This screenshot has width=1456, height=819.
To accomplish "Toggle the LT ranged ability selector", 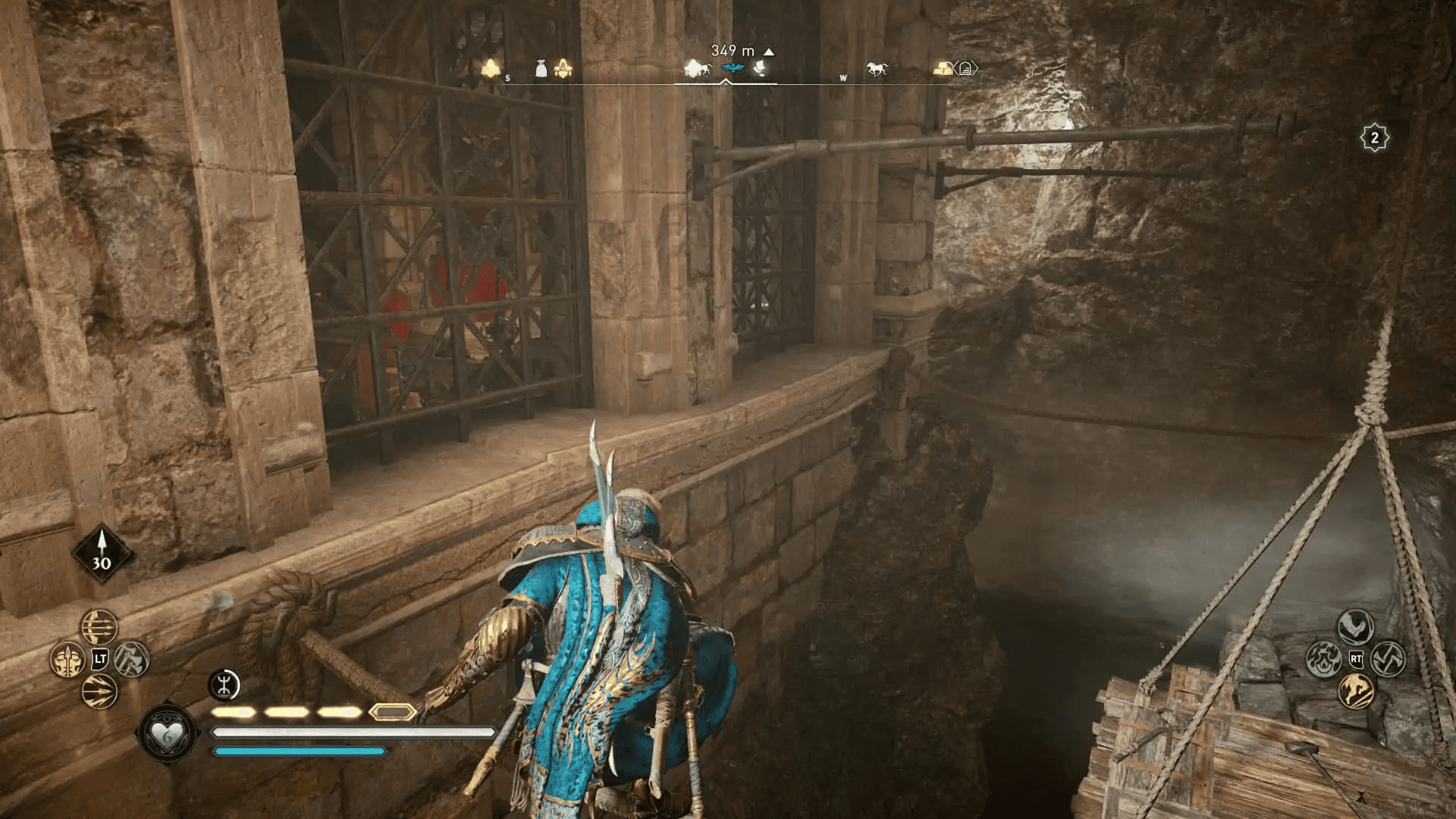I will (x=99, y=659).
